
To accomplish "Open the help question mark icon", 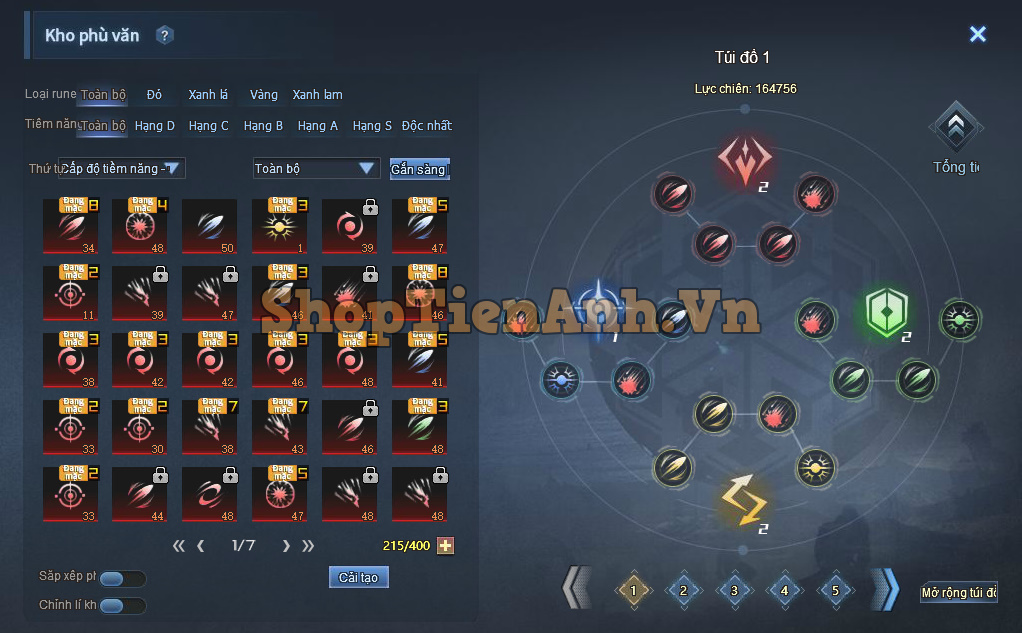I will (x=165, y=36).
